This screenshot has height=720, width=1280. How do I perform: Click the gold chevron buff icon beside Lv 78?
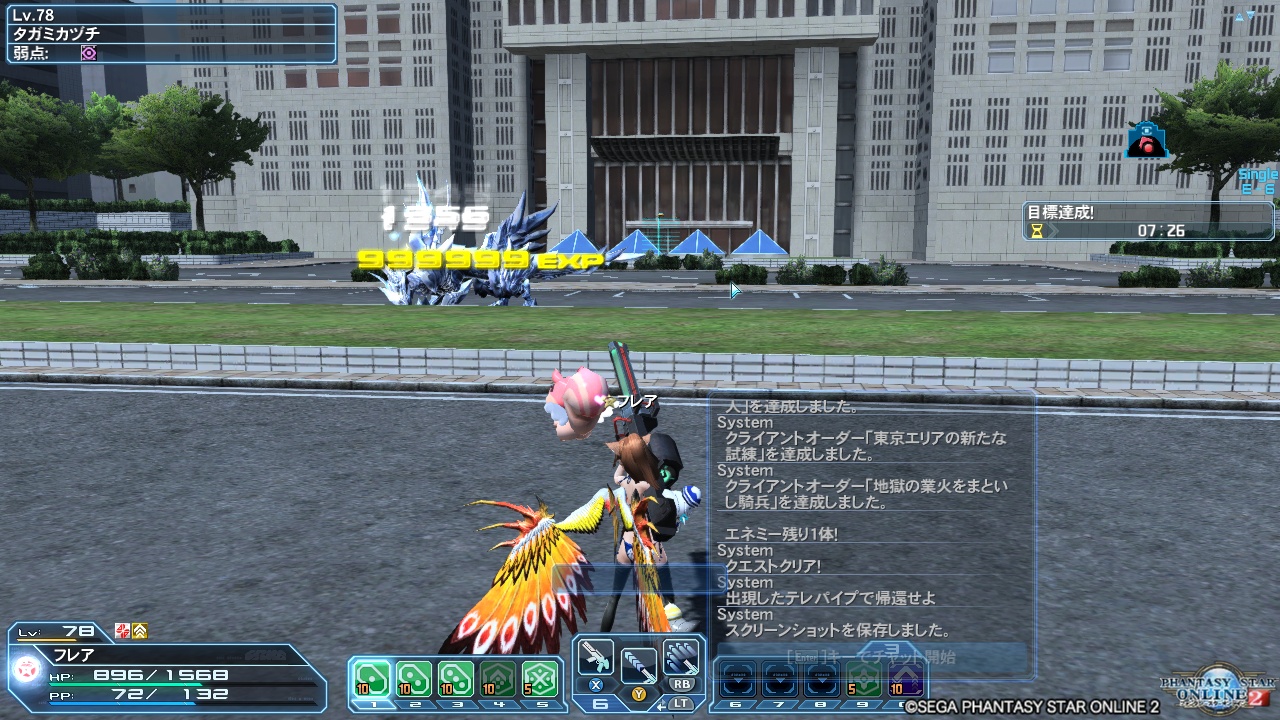140,630
